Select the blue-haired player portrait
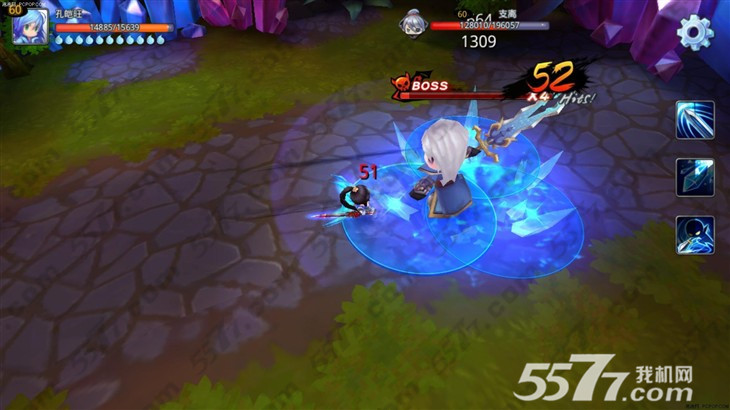 tap(29, 25)
